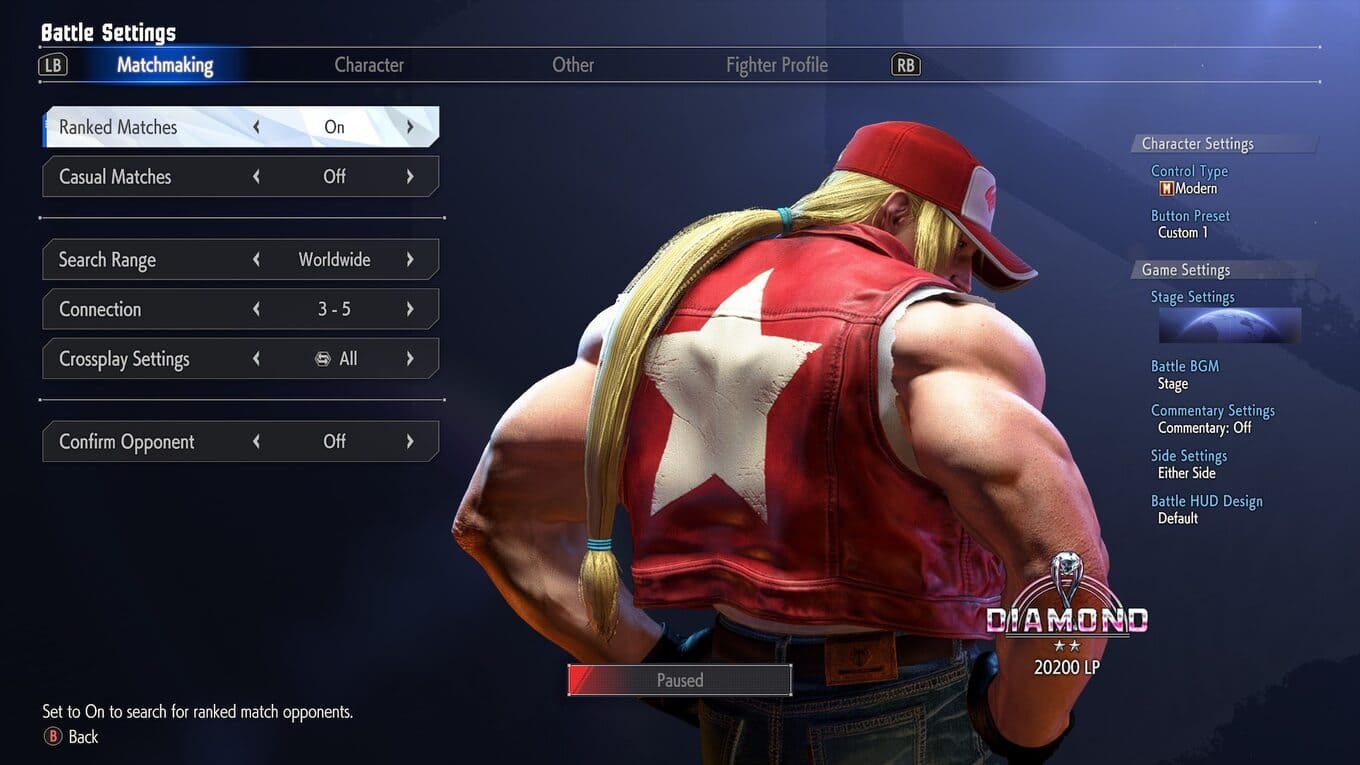Open Stage Settings globe thumbnail
This screenshot has width=1360, height=765.
1229,326
